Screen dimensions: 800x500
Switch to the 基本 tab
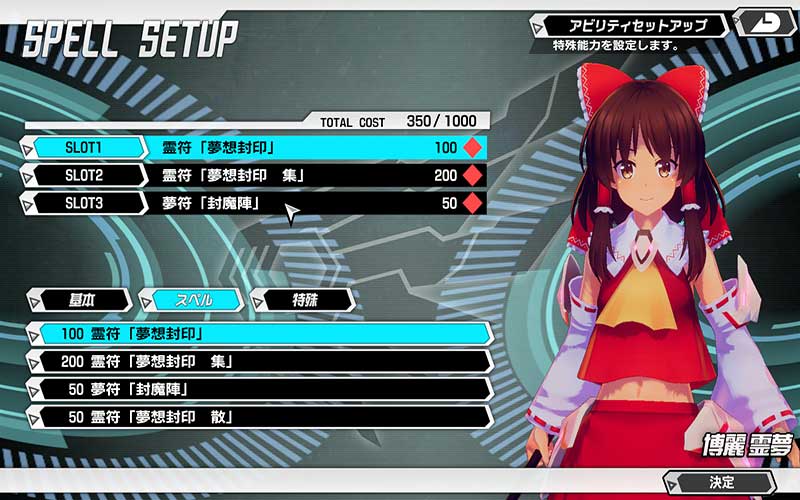pos(81,299)
